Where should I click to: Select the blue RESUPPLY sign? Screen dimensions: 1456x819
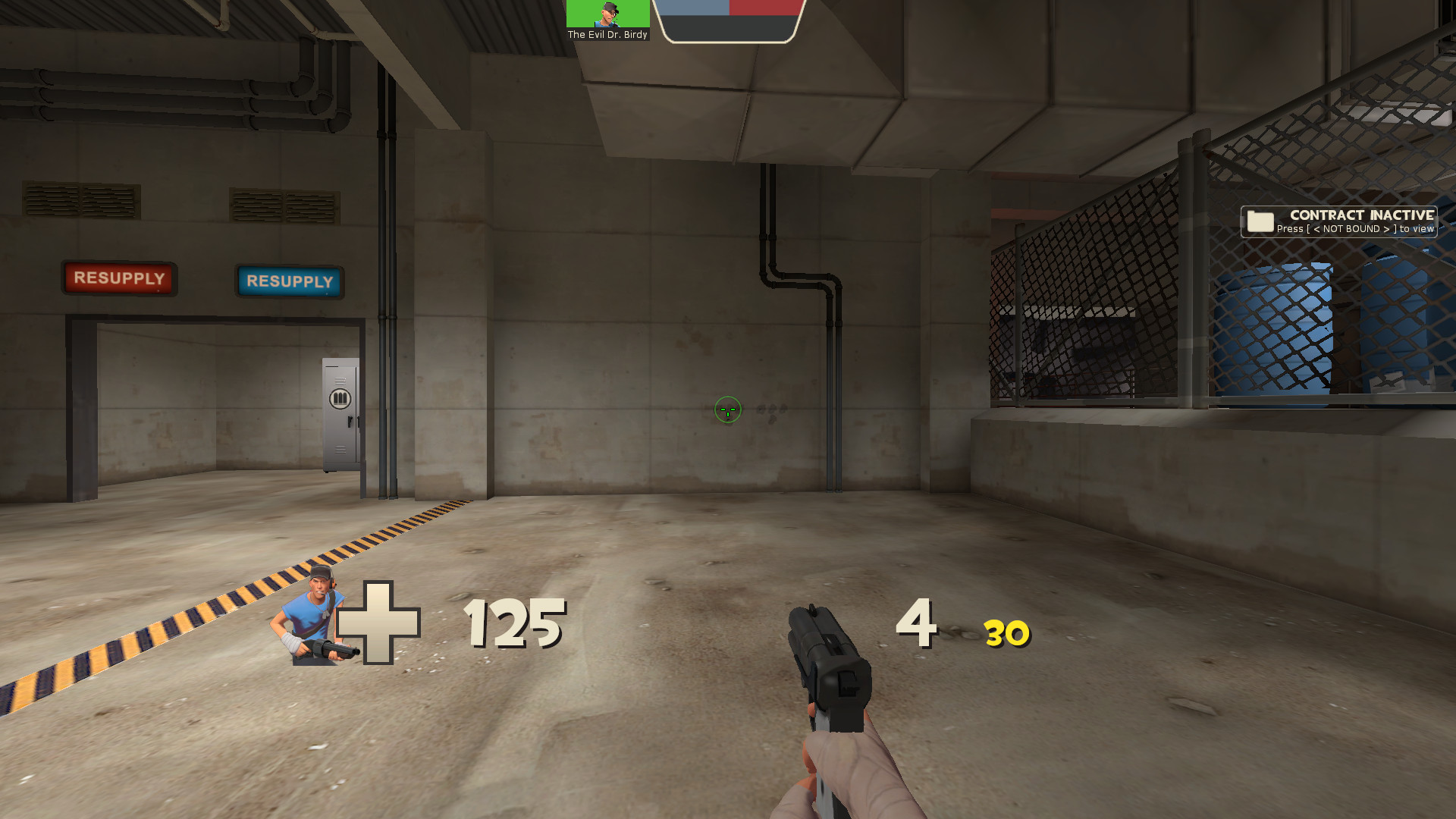pyautogui.click(x=290, y=282)
